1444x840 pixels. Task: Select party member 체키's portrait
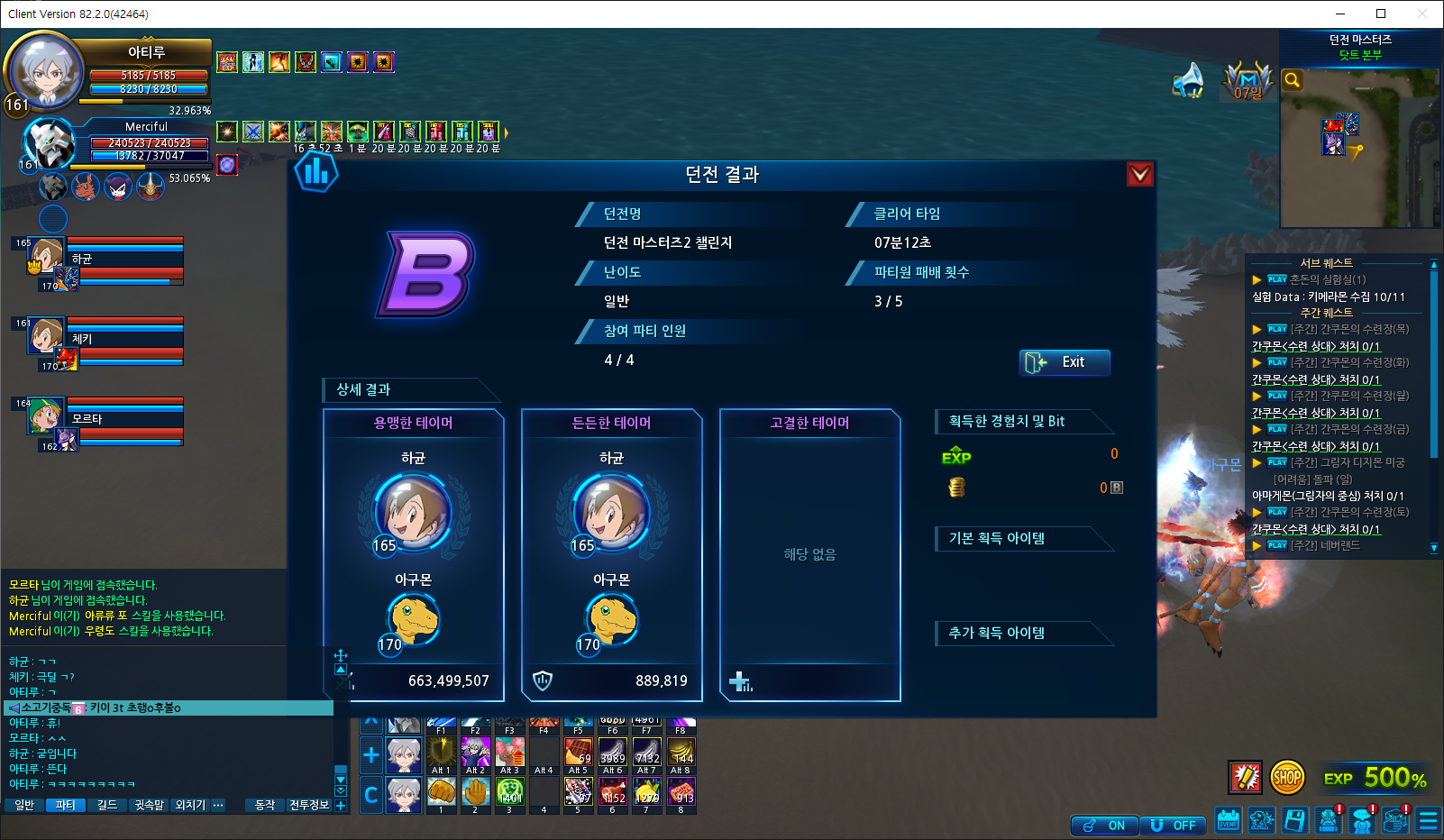47,336
